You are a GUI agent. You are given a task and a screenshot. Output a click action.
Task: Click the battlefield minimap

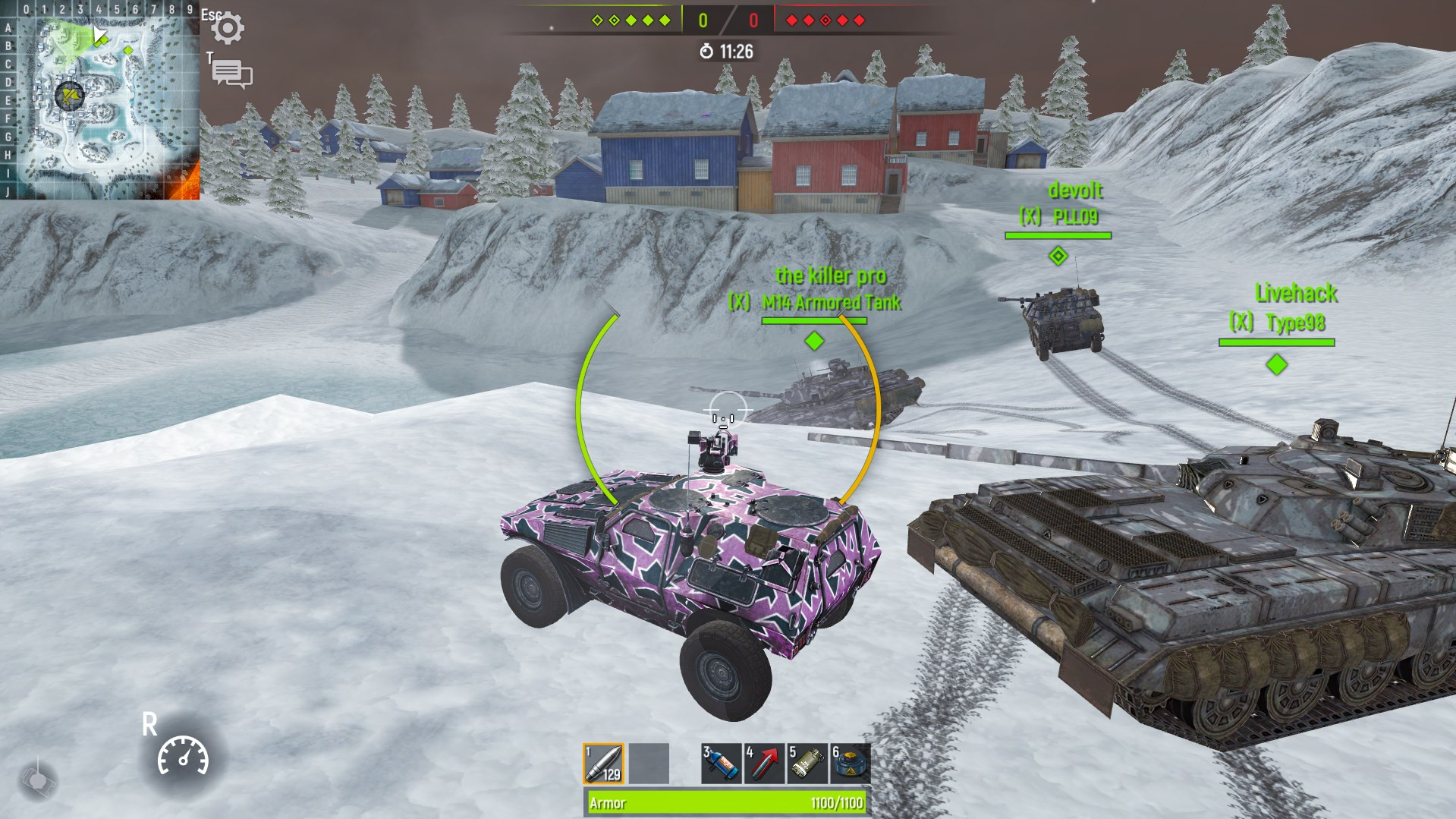click(100, 100)
